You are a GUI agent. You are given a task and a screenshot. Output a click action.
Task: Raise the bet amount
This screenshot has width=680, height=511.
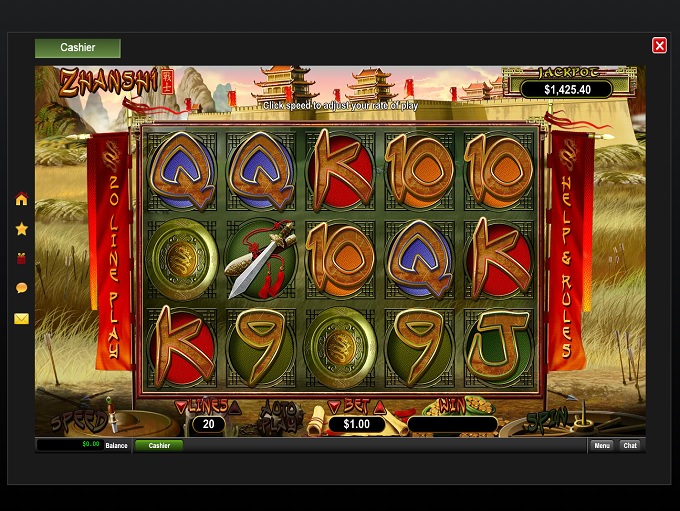[x=379, y=407]
